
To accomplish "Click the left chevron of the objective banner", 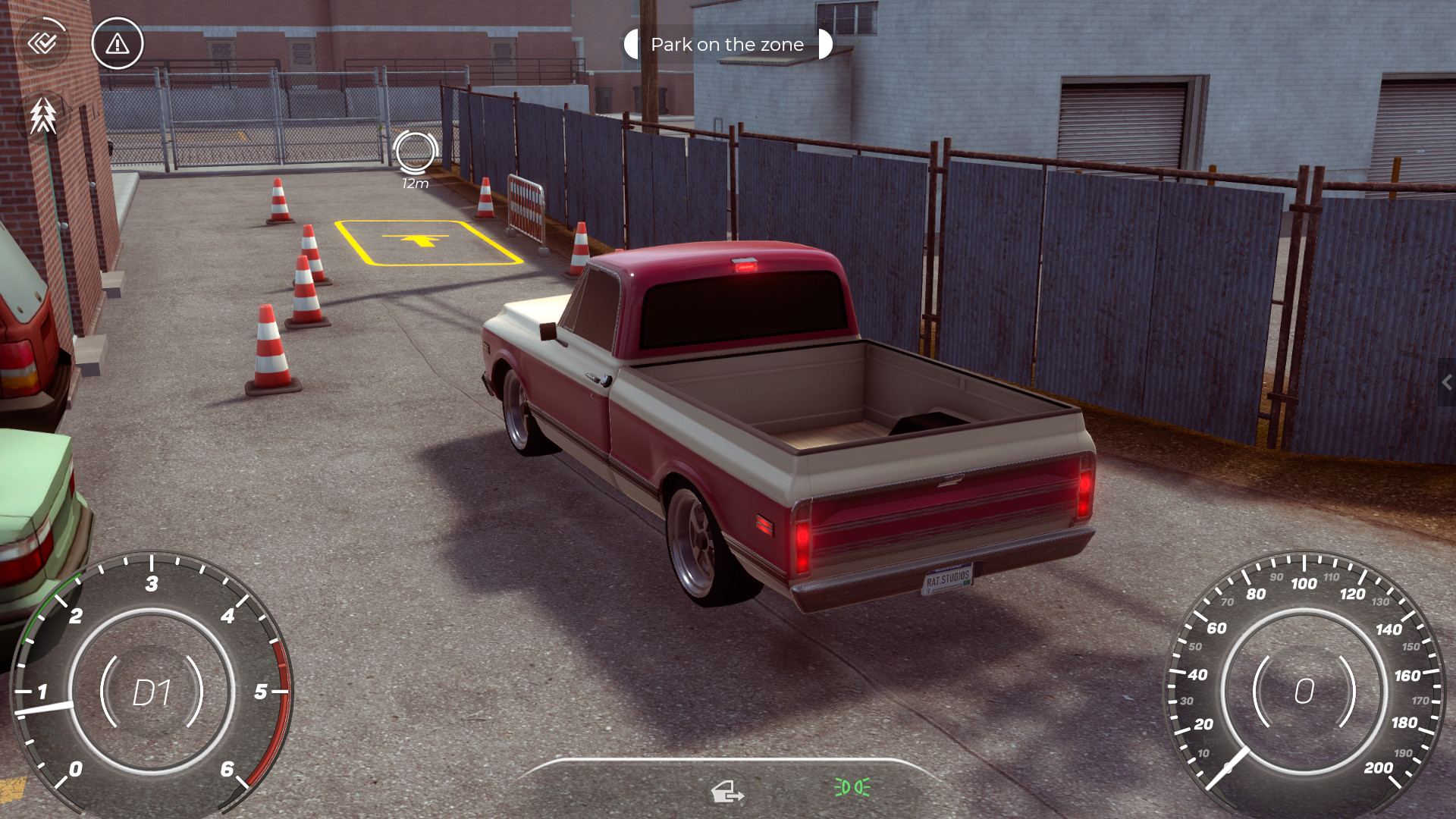I will pos(632,44).
